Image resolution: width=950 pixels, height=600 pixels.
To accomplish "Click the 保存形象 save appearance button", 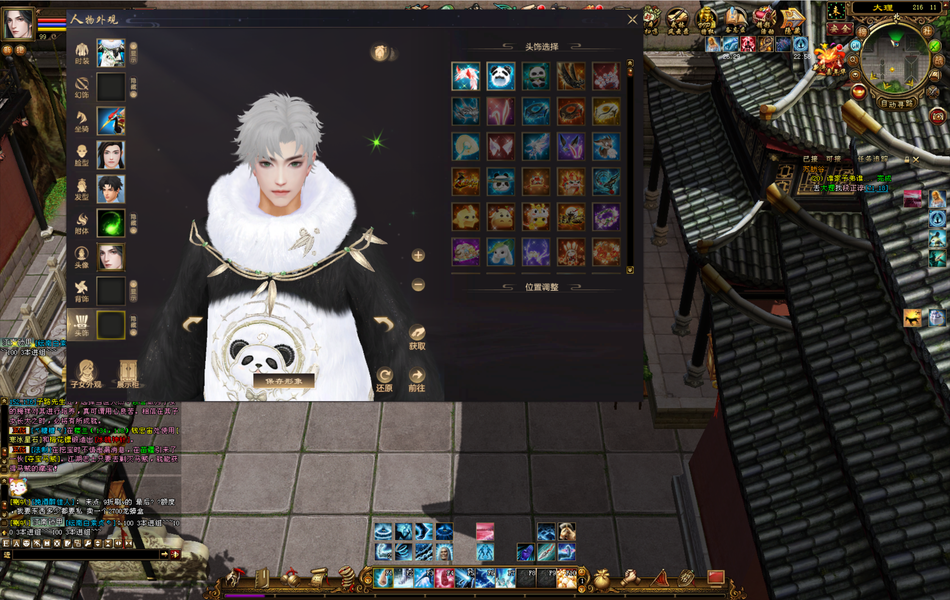I will pyautogui.click(x=284, y=381).
